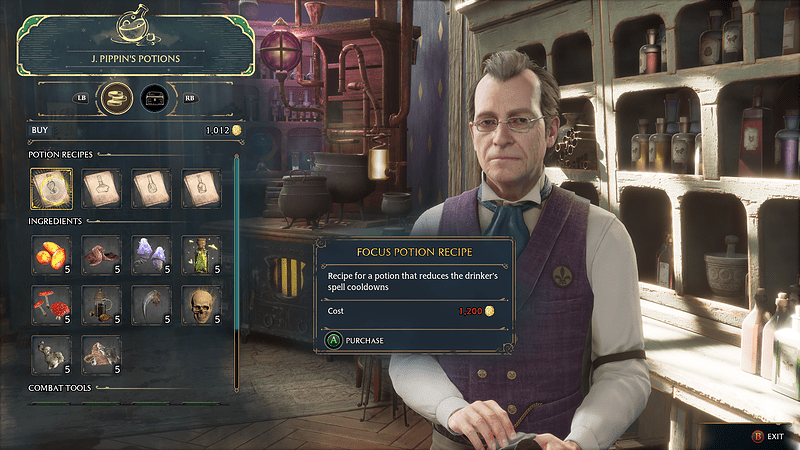The width and height of the screenshot is (800, 450).
Task: Switch to the Buy tab with coins icon
Action: (119, 99)
